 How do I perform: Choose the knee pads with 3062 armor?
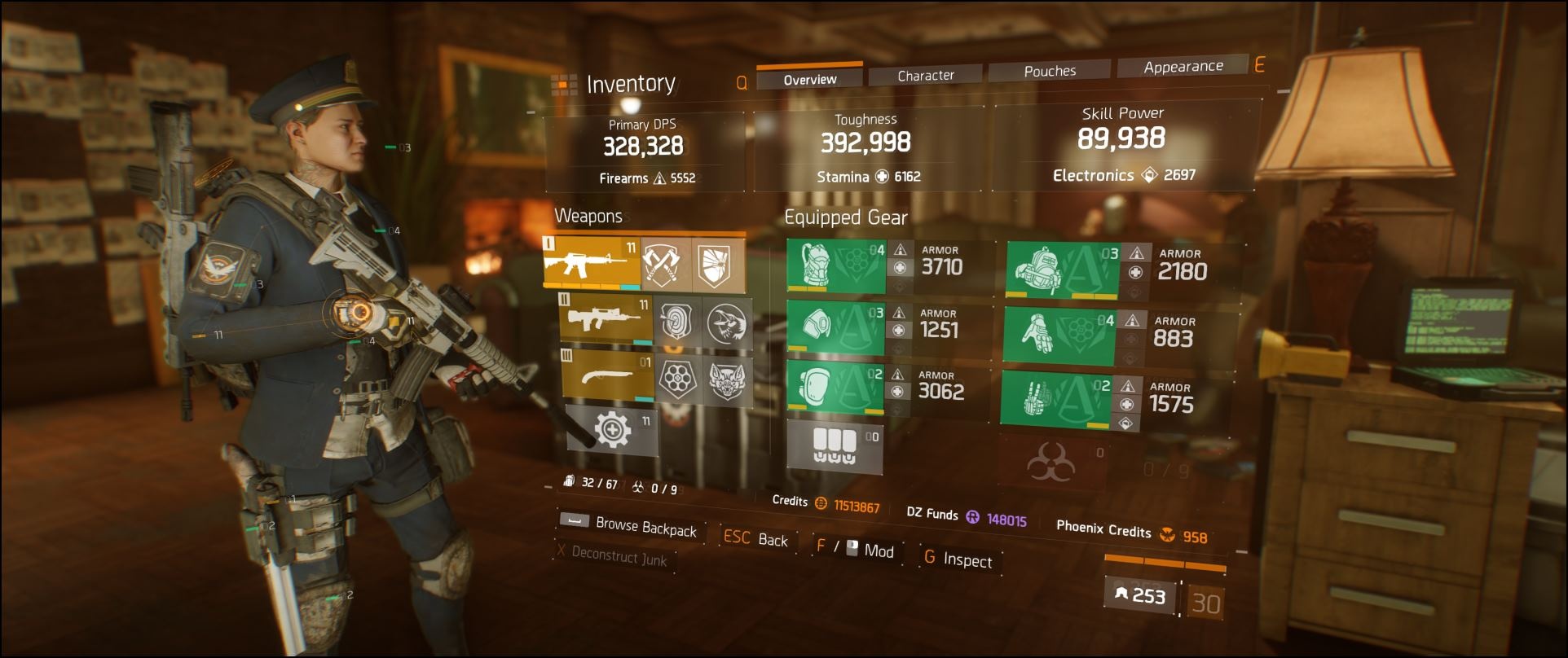(x=835, y=386)
